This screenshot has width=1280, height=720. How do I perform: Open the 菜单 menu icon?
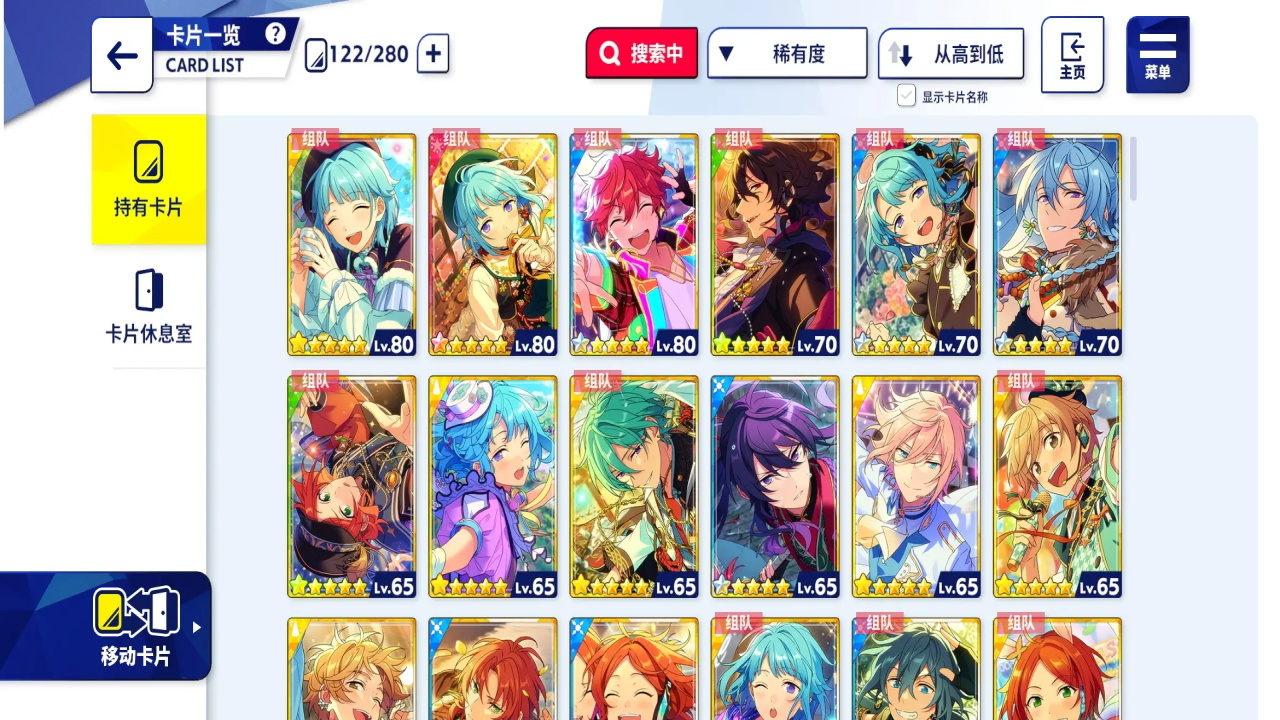tap(1157, 55)
